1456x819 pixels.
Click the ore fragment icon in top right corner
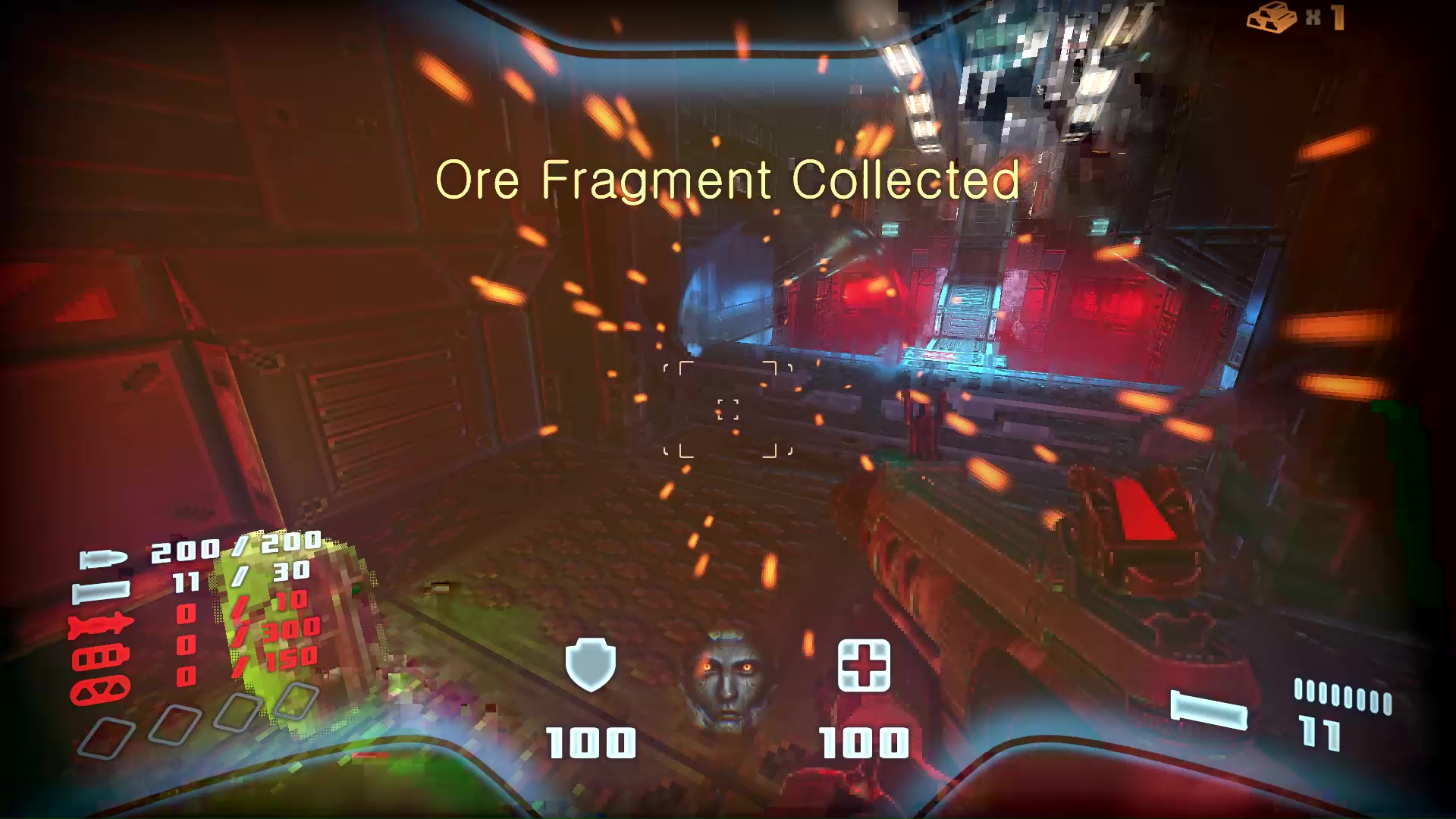point(1273,19)
